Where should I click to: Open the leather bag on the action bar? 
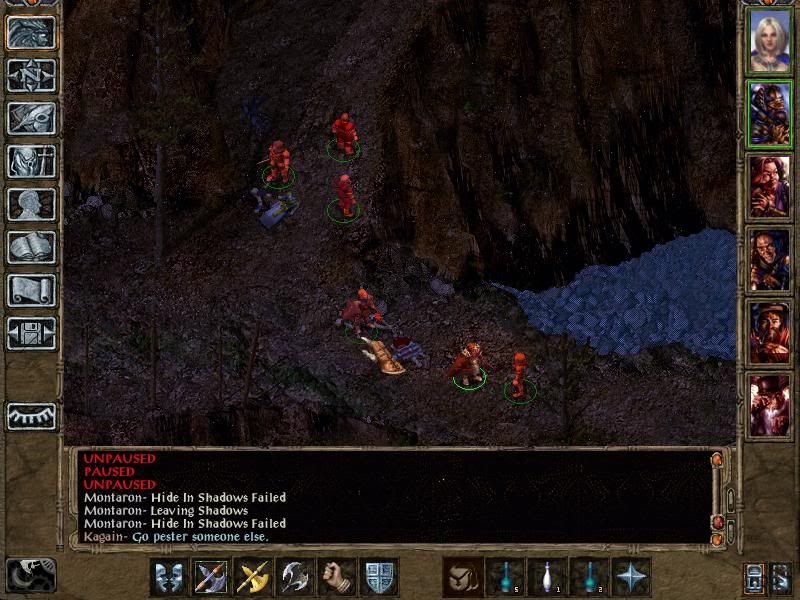coord(464,577)
